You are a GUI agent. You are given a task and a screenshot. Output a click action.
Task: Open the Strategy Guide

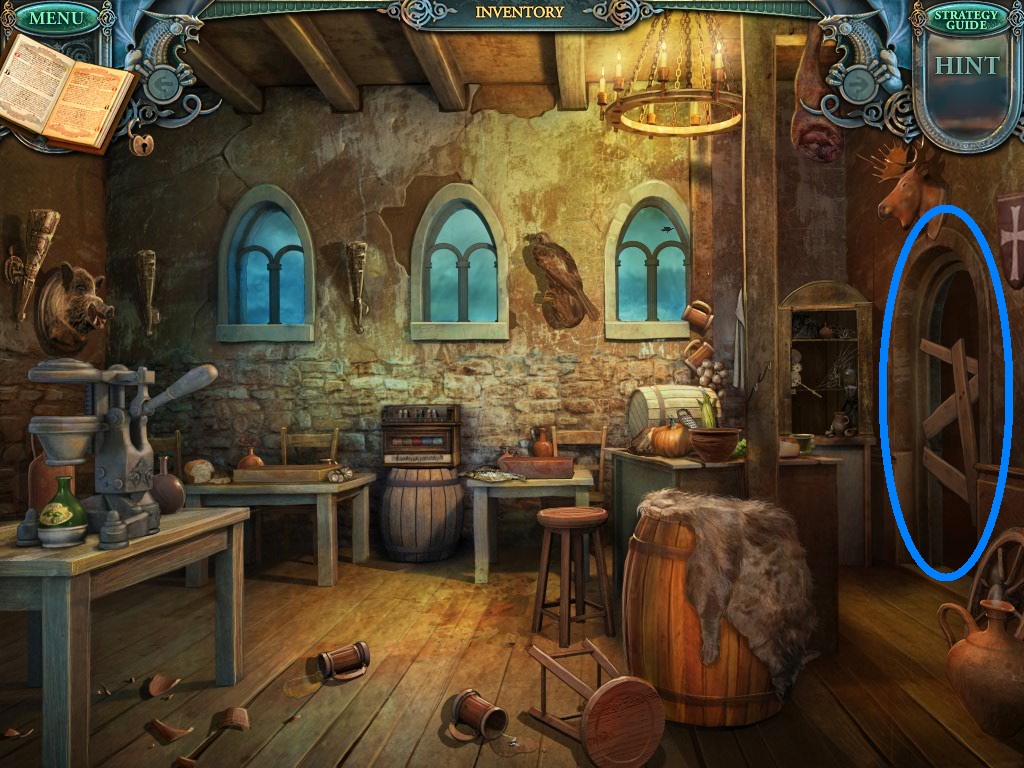(x=966, y=19)
